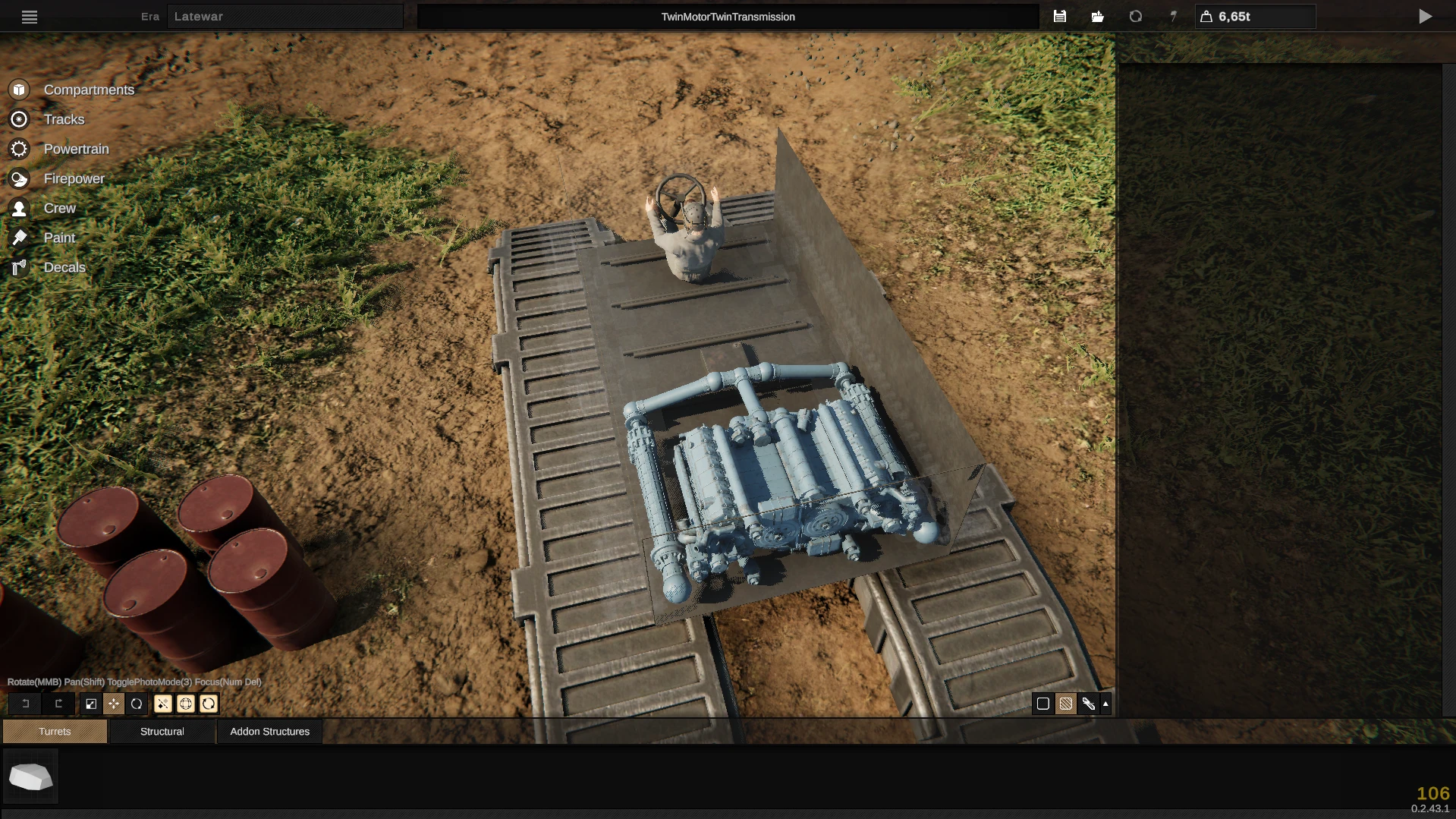Open the load blueprint dialog
1456x819 pixels.
click(x=1096, y=16)
